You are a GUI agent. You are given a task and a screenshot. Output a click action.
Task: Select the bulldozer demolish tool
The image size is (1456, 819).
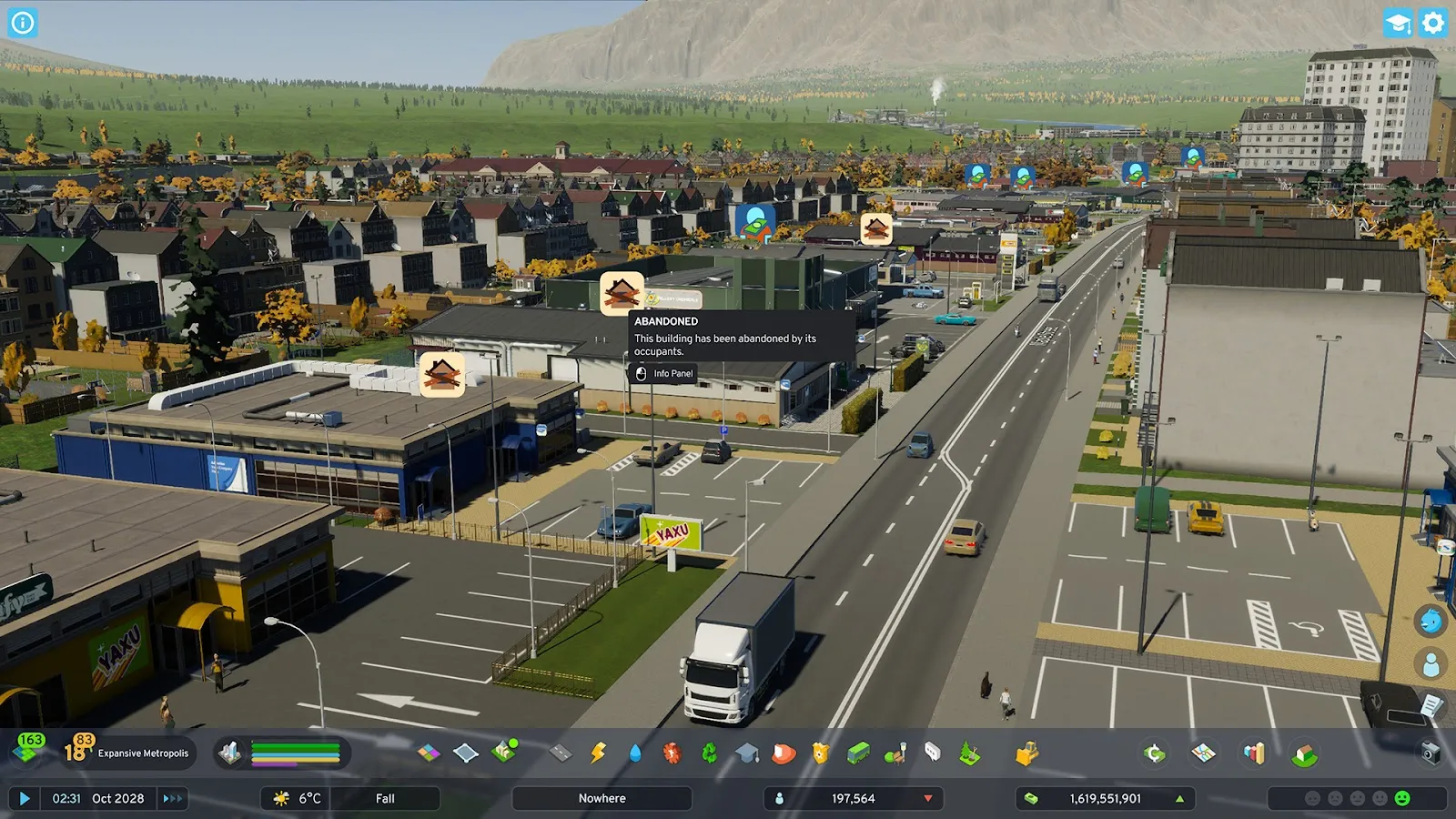pos(1027,753)
